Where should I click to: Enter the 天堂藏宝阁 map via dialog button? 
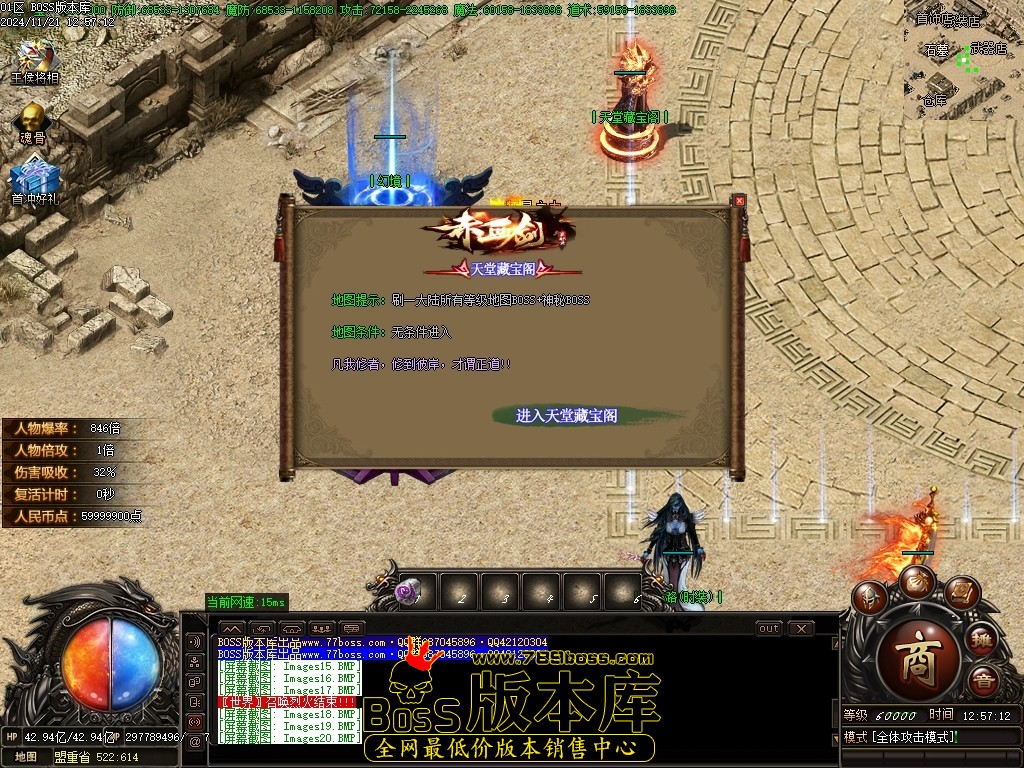point(566,415)
